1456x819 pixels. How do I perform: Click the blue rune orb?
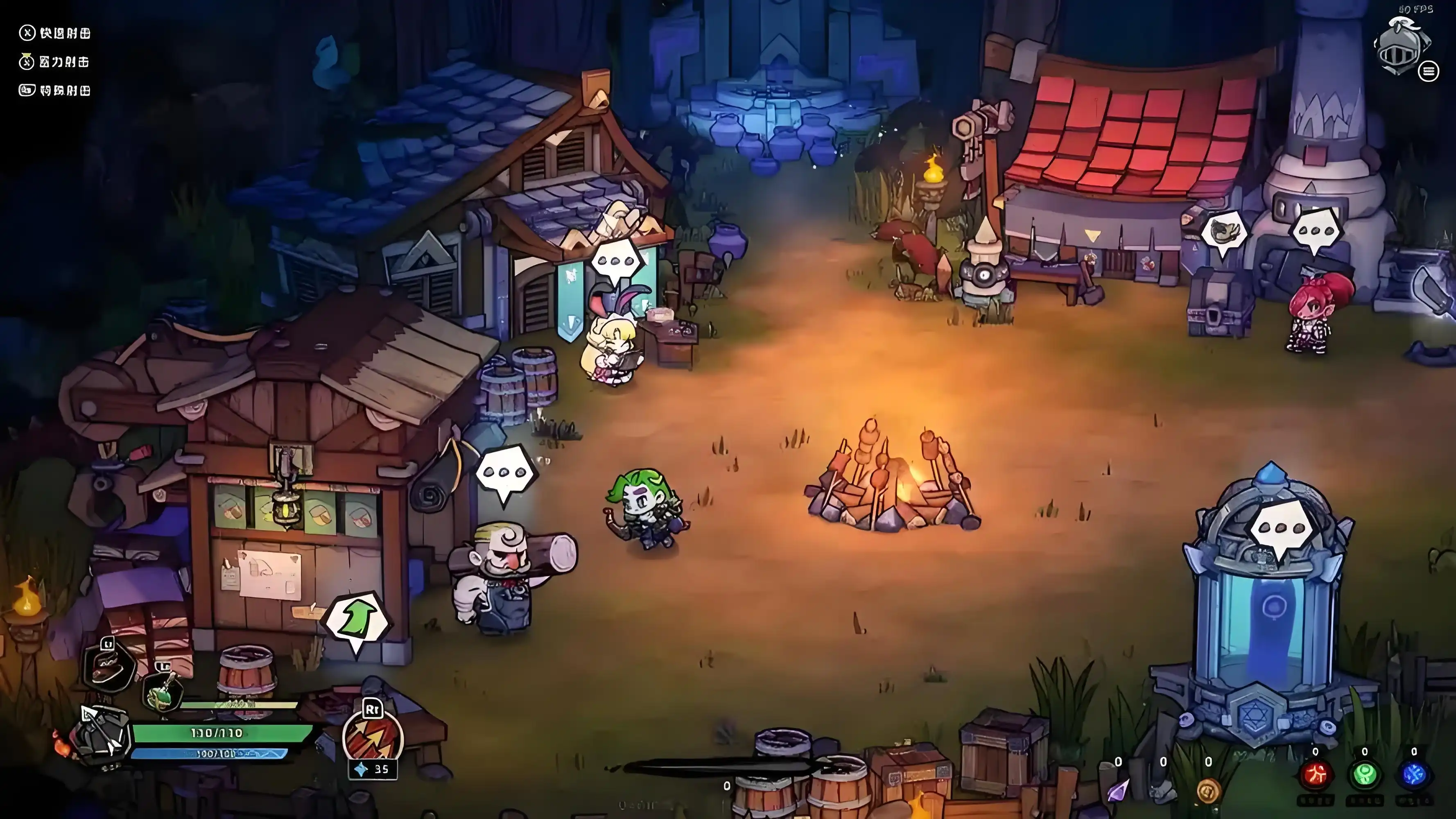coord(1413,775)
